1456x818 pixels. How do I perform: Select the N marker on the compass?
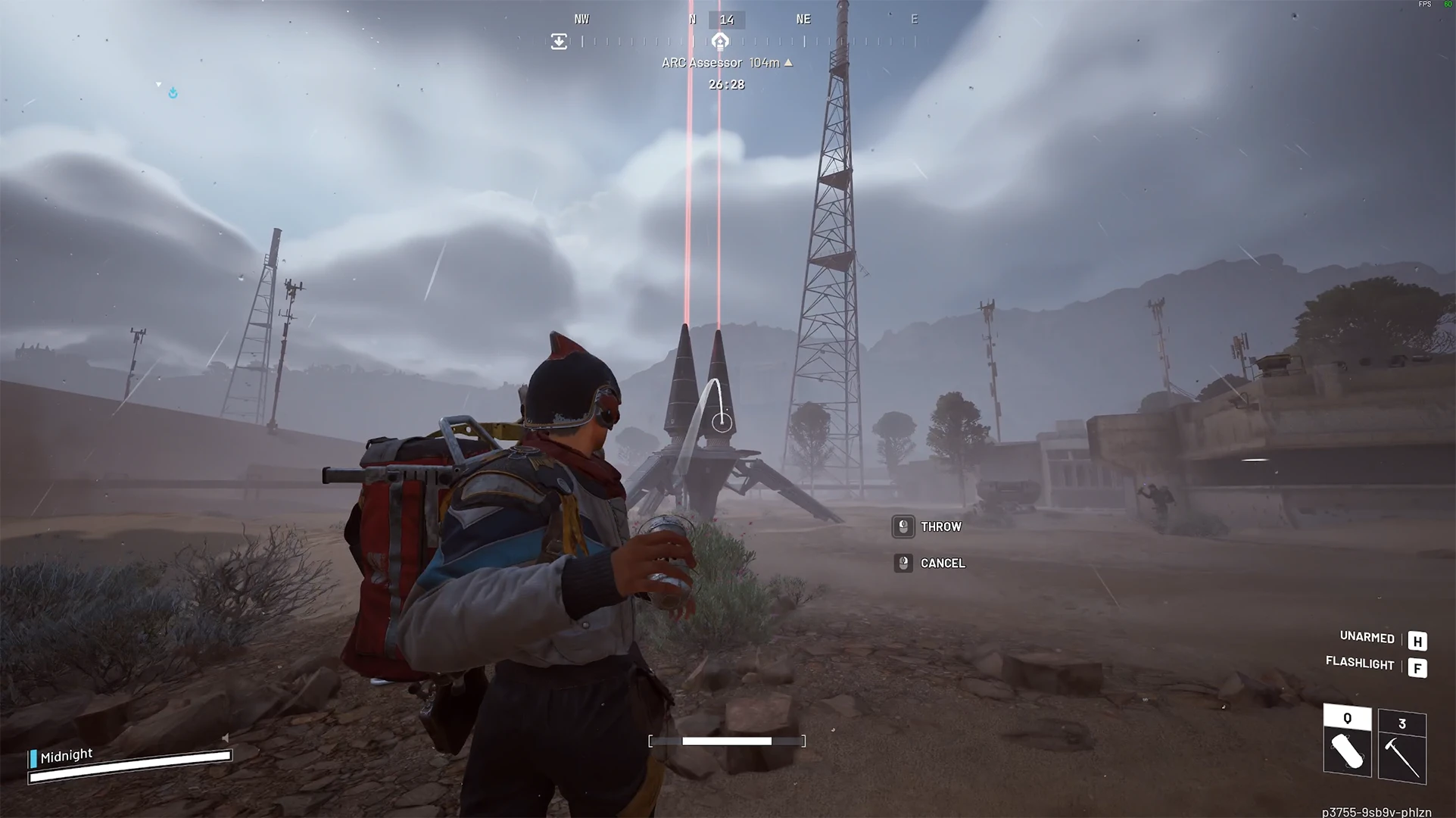coord(691,19)
